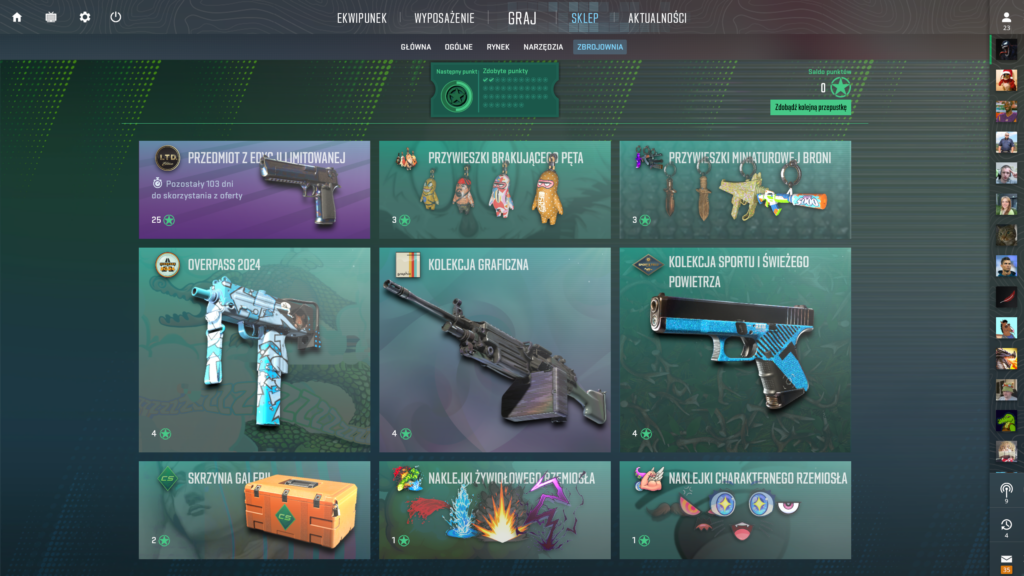Click the Zdobądź kolejną przepustkę button

(x=811, y=107)
